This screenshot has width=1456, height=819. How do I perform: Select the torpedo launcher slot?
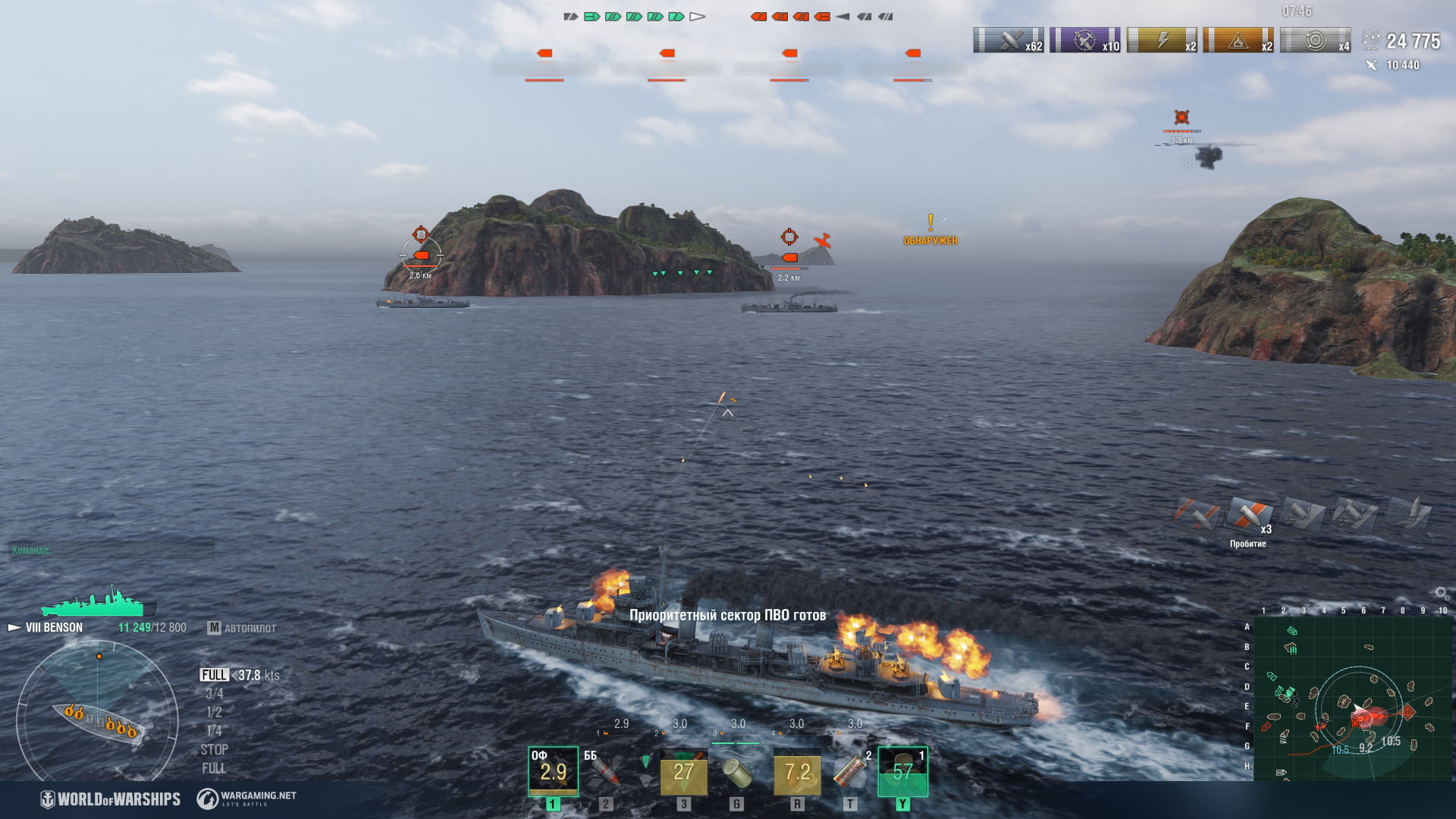pos(683,771)
